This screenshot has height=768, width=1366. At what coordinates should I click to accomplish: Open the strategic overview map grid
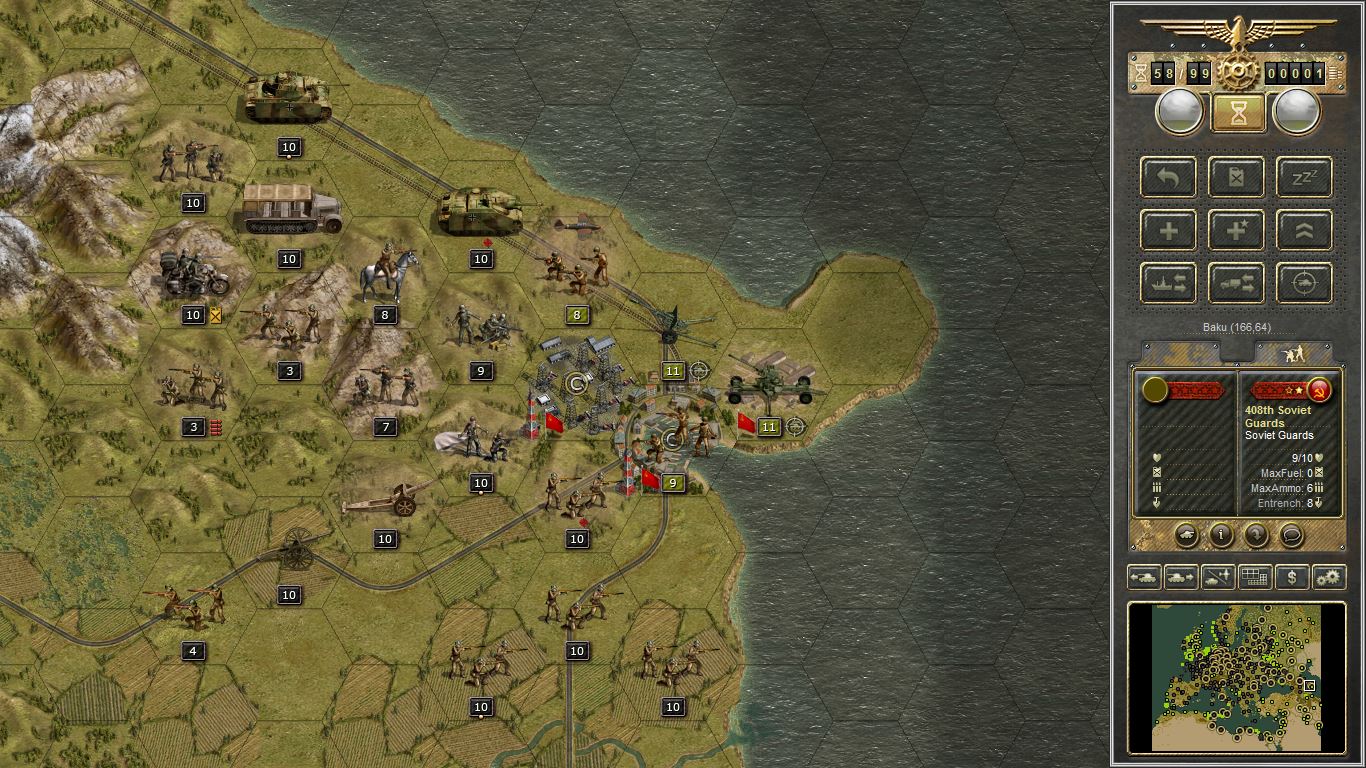pos(1255,577)
